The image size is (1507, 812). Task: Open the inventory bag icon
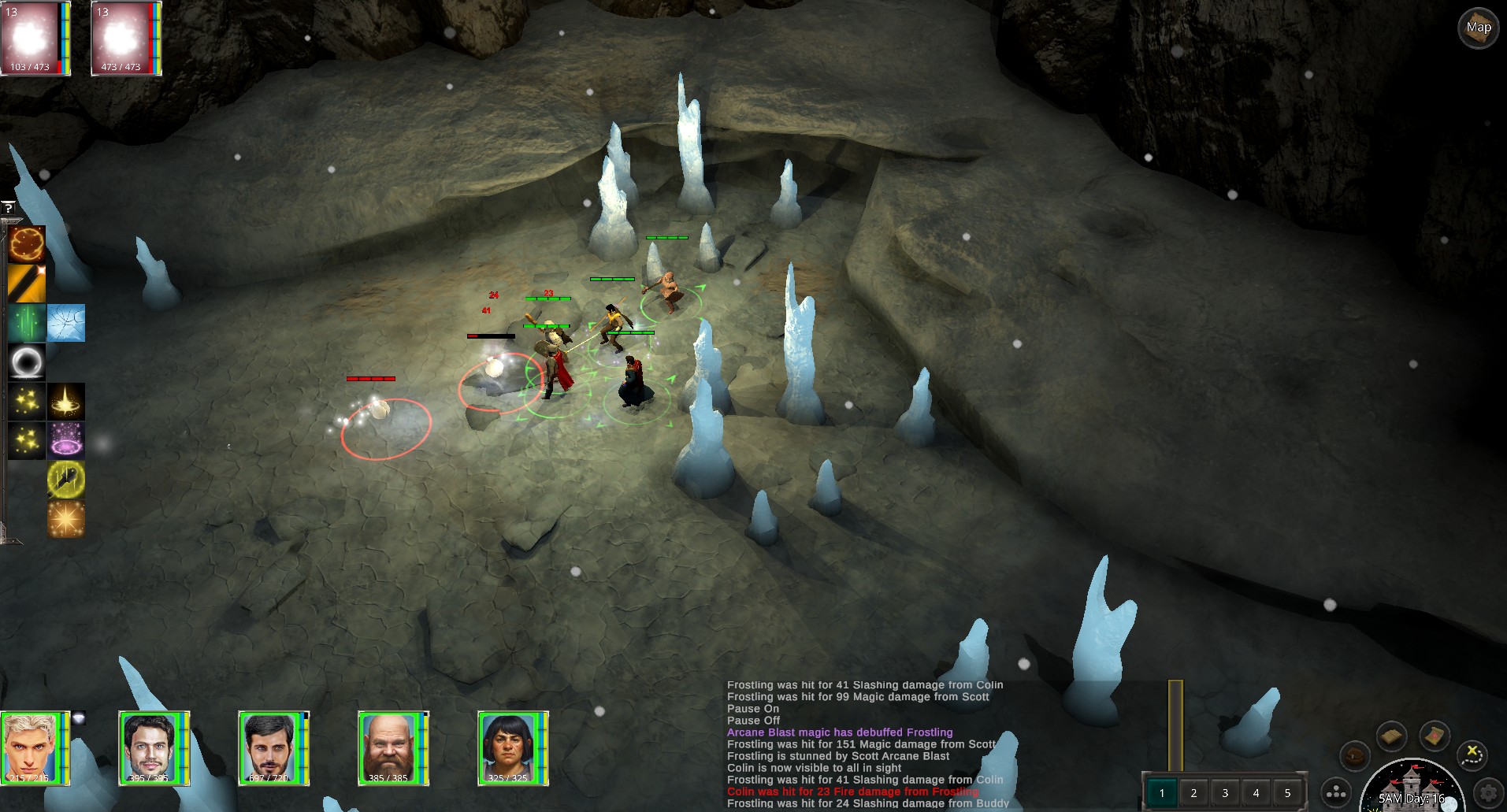1355,757
